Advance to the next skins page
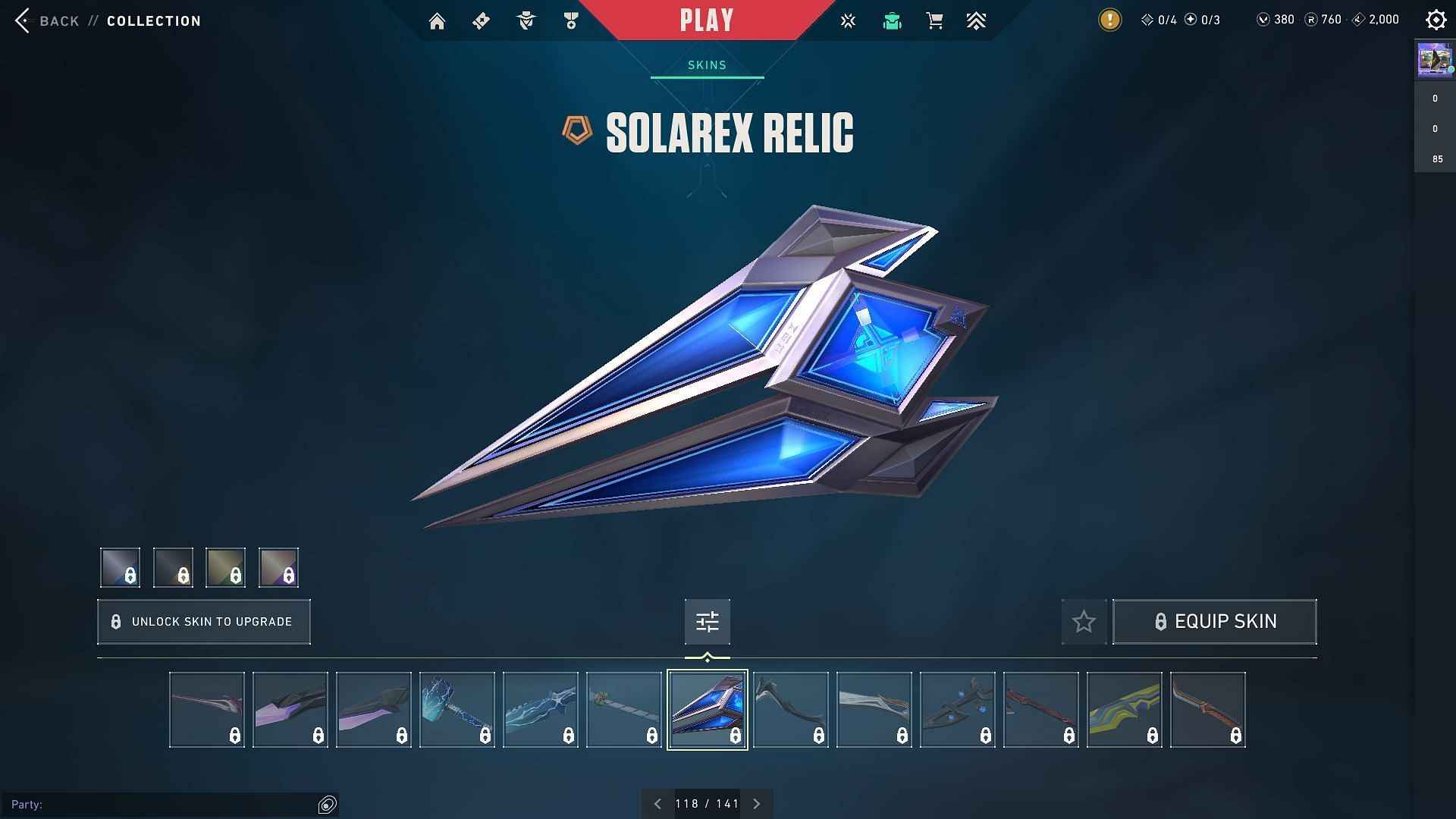This screenshot has height=819, width=1456. [x=756, y=803]
